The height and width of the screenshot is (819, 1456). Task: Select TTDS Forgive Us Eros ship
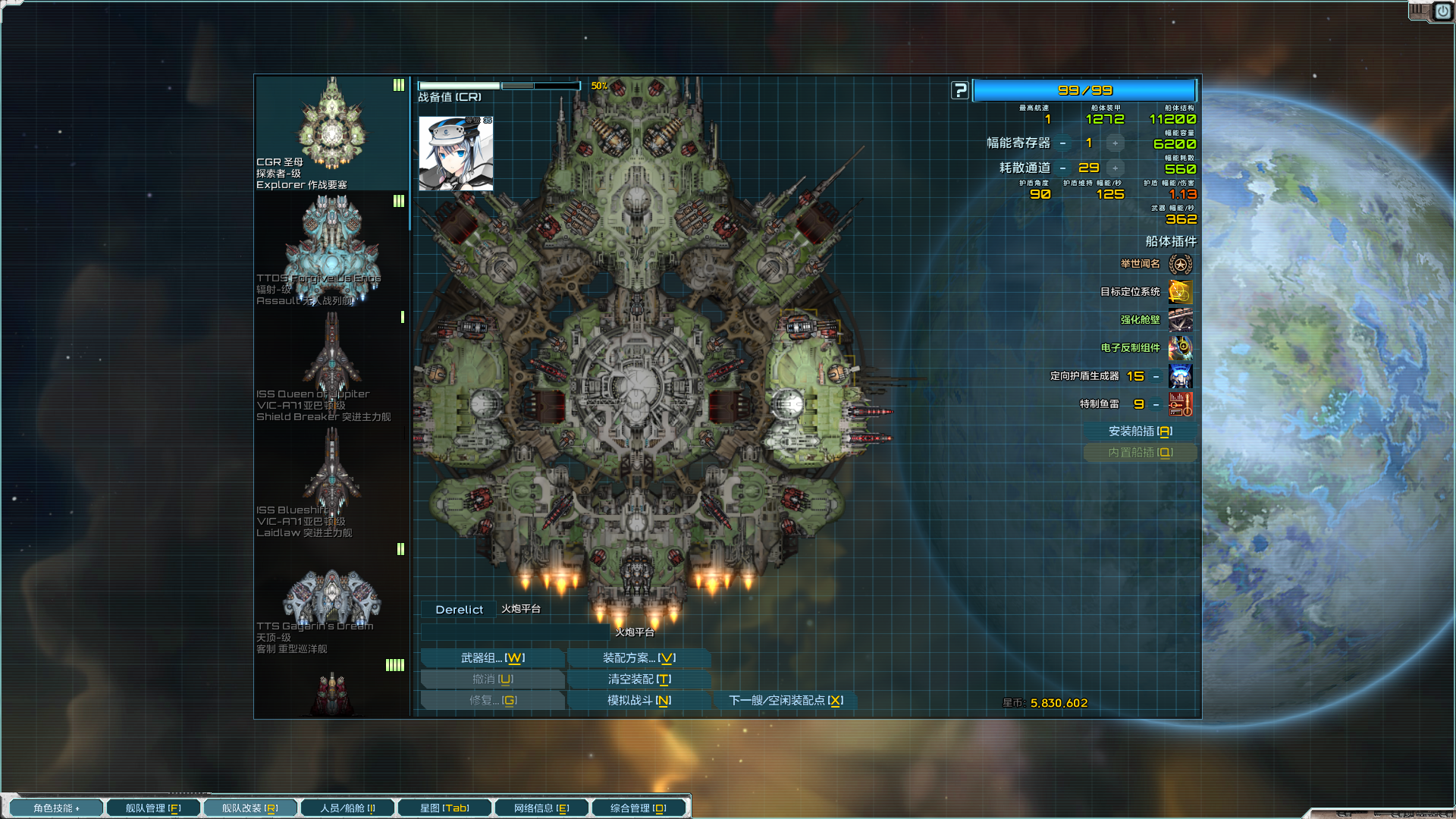tap(331, 250)
